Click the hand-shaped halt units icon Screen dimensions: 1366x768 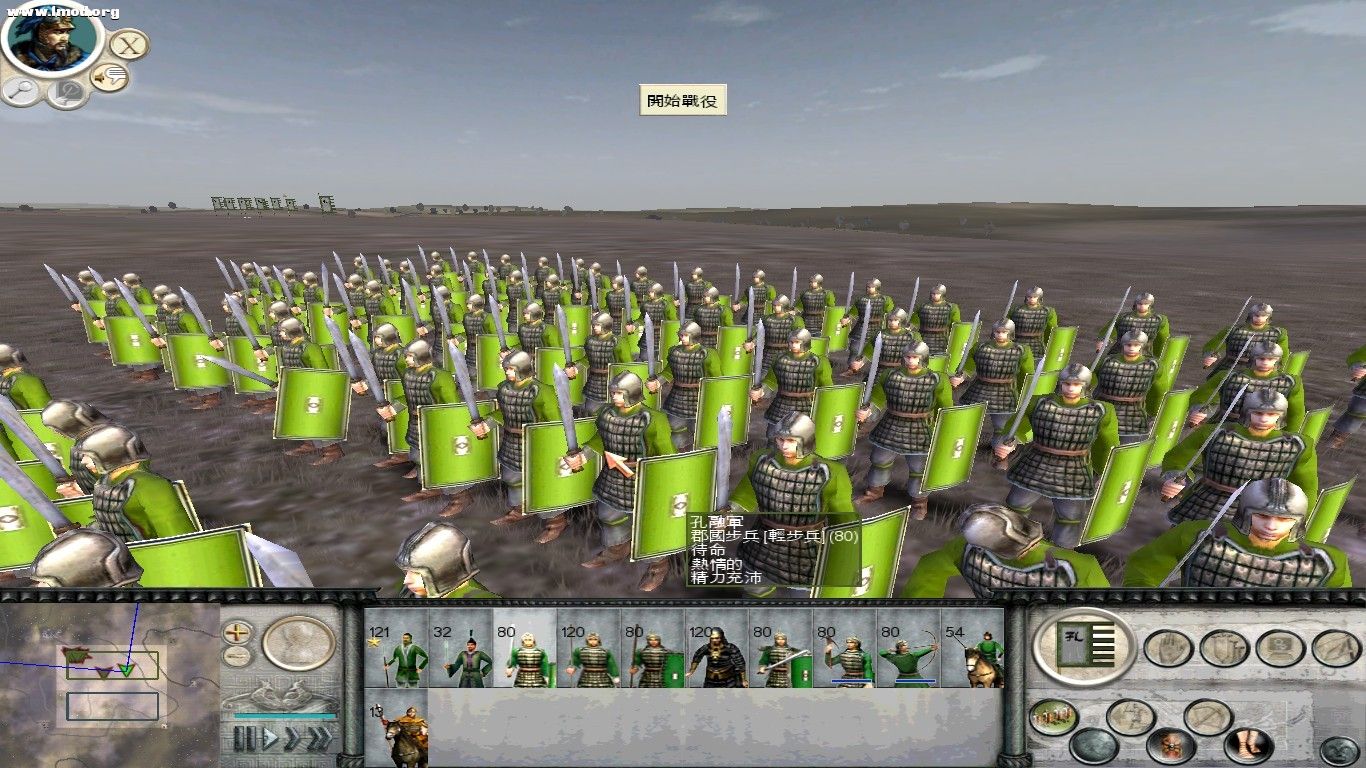1167,648
